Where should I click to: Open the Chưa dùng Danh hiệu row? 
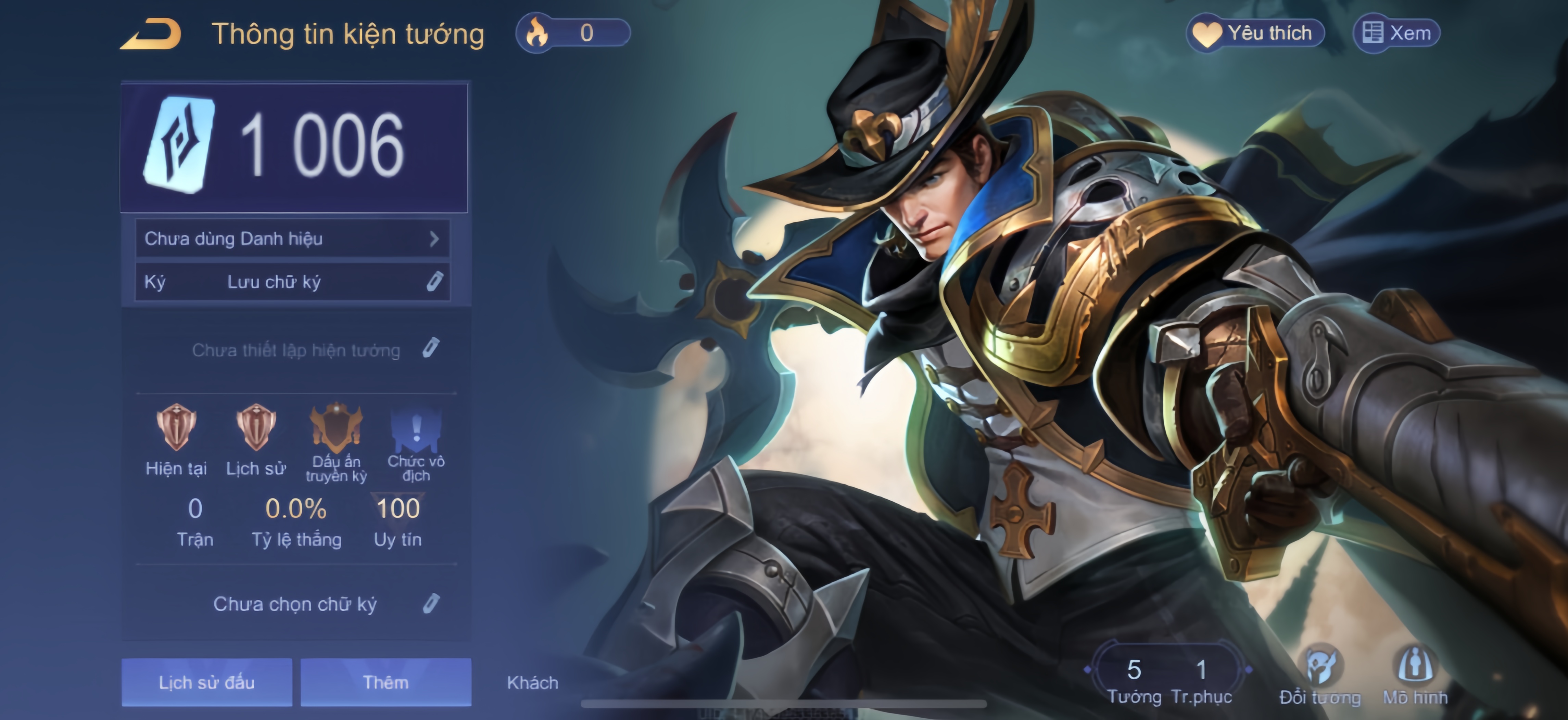point(292,239)
